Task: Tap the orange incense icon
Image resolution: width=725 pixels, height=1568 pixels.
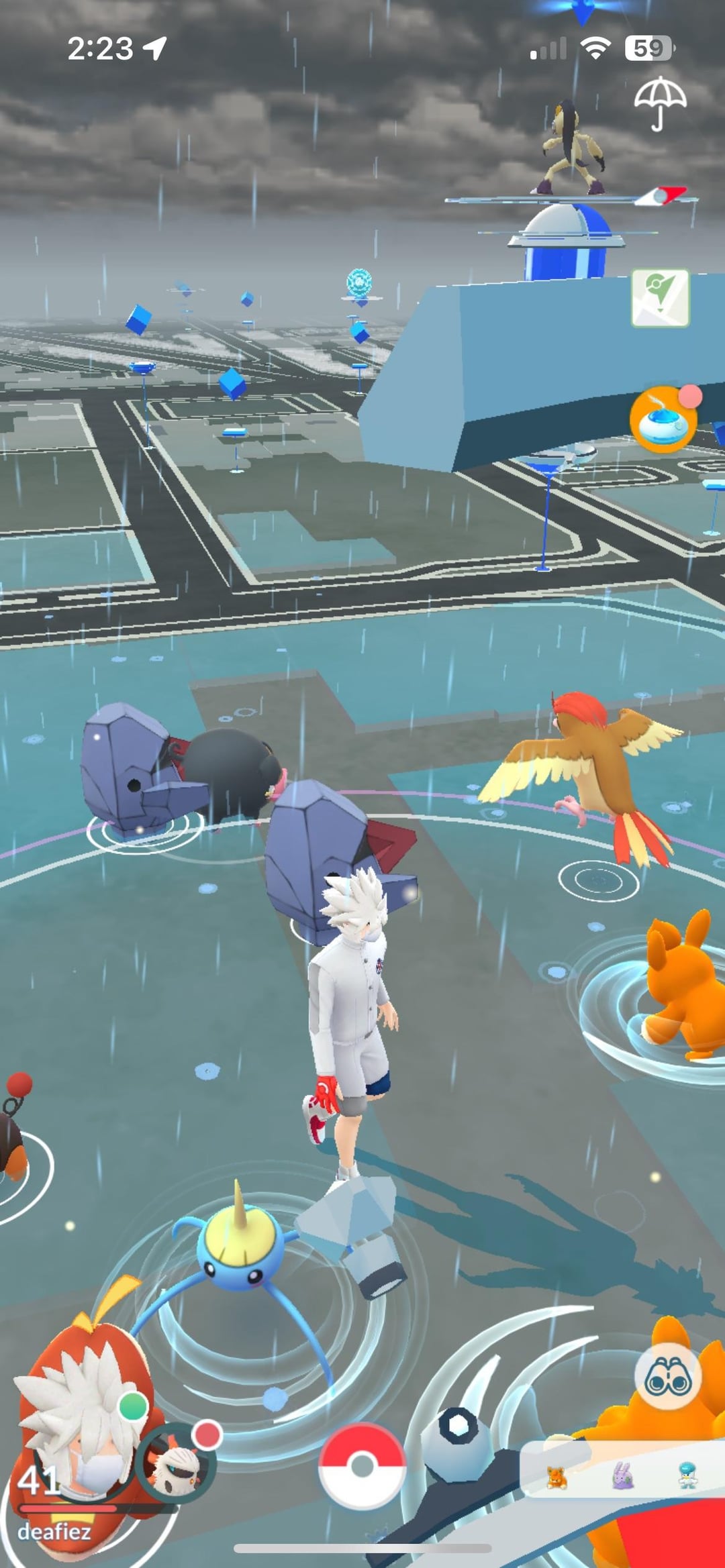Action: (663, 419)
